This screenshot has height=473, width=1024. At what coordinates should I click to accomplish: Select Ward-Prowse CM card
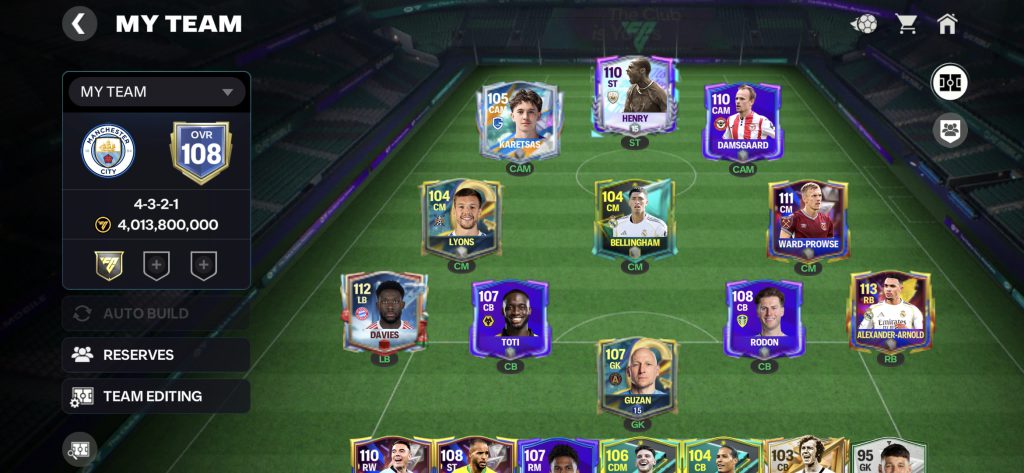[808, 218]
